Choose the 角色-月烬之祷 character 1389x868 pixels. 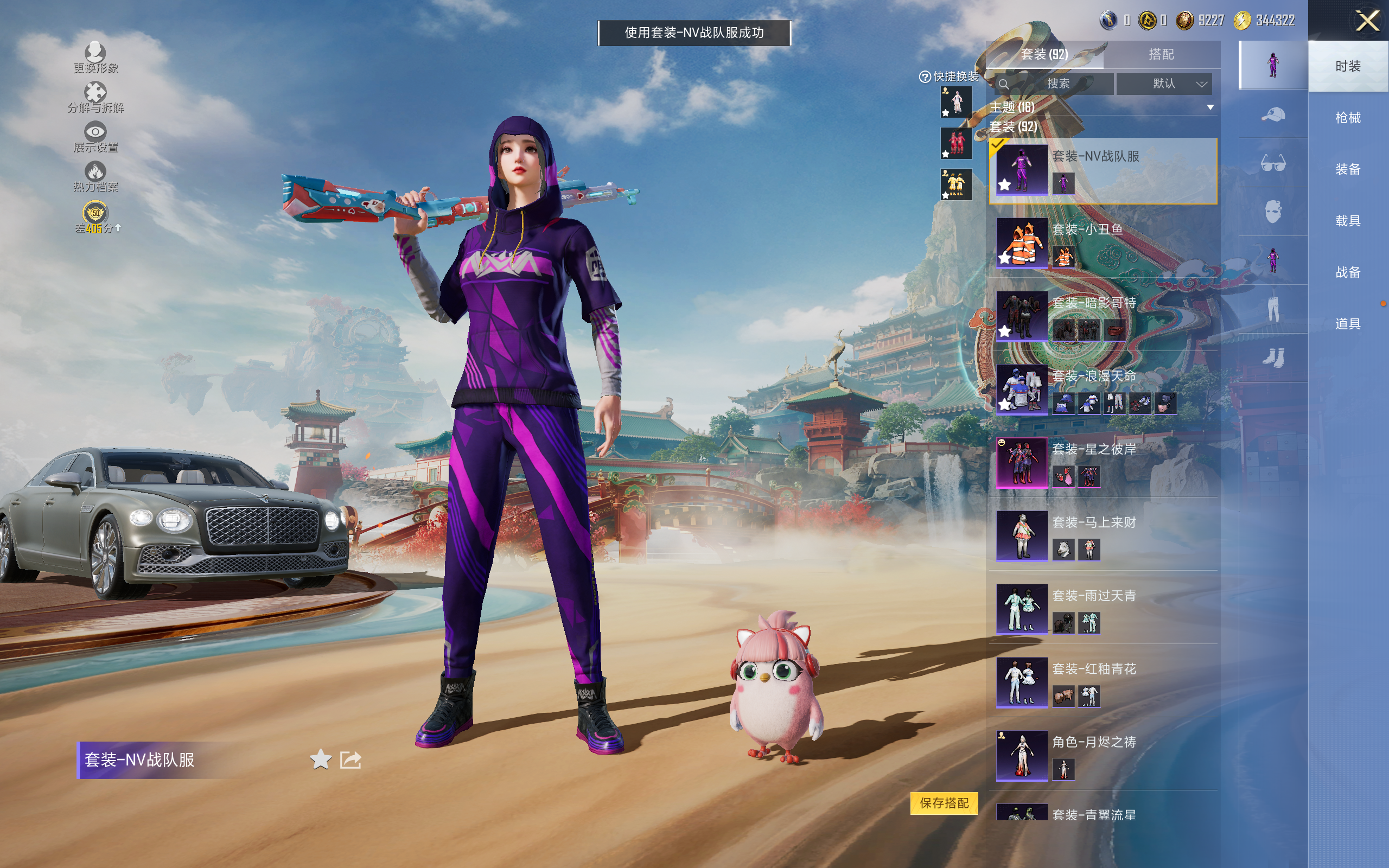pos(1102,756)
